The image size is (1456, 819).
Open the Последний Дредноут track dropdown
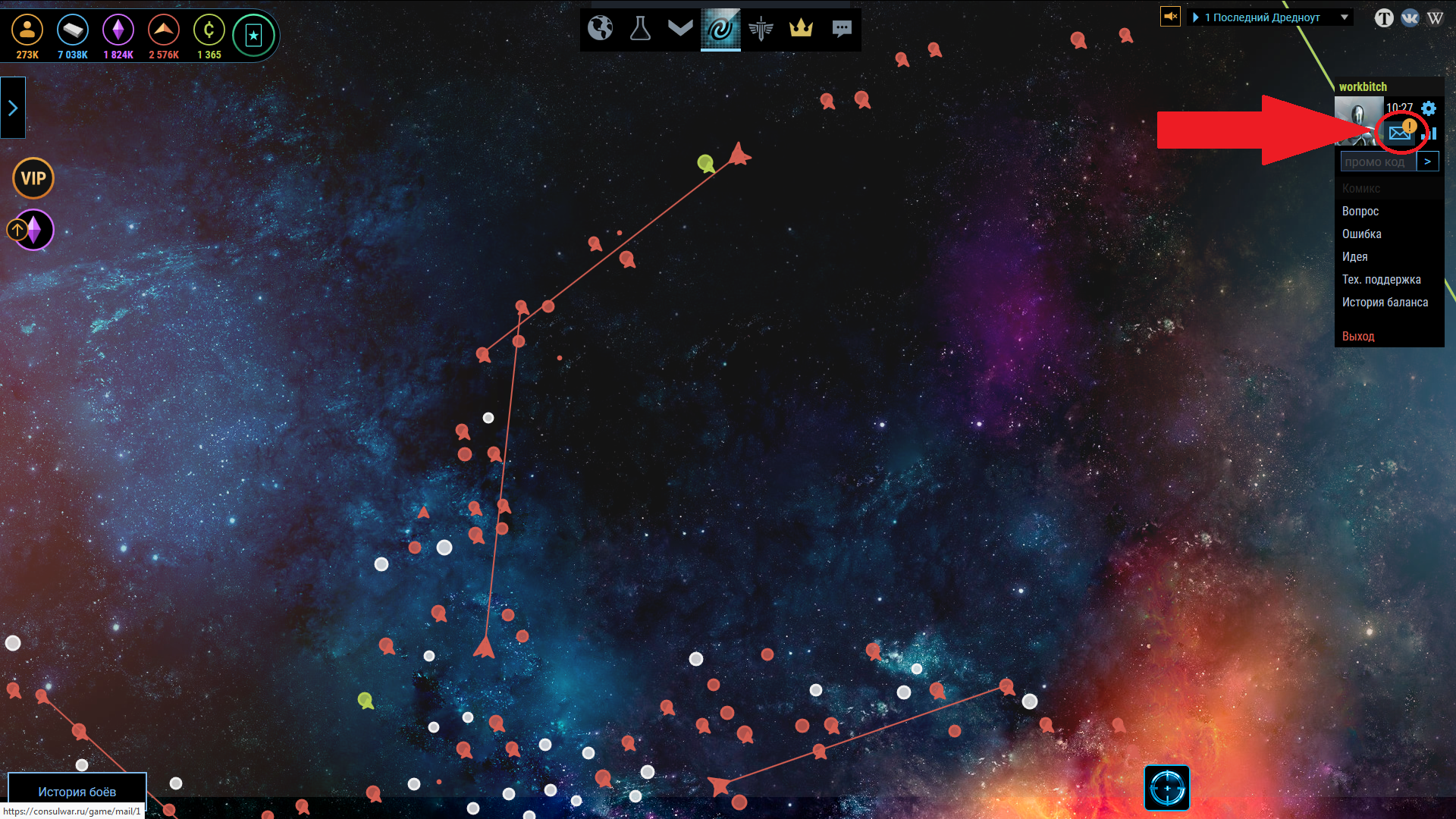[x=1344, y=17]
